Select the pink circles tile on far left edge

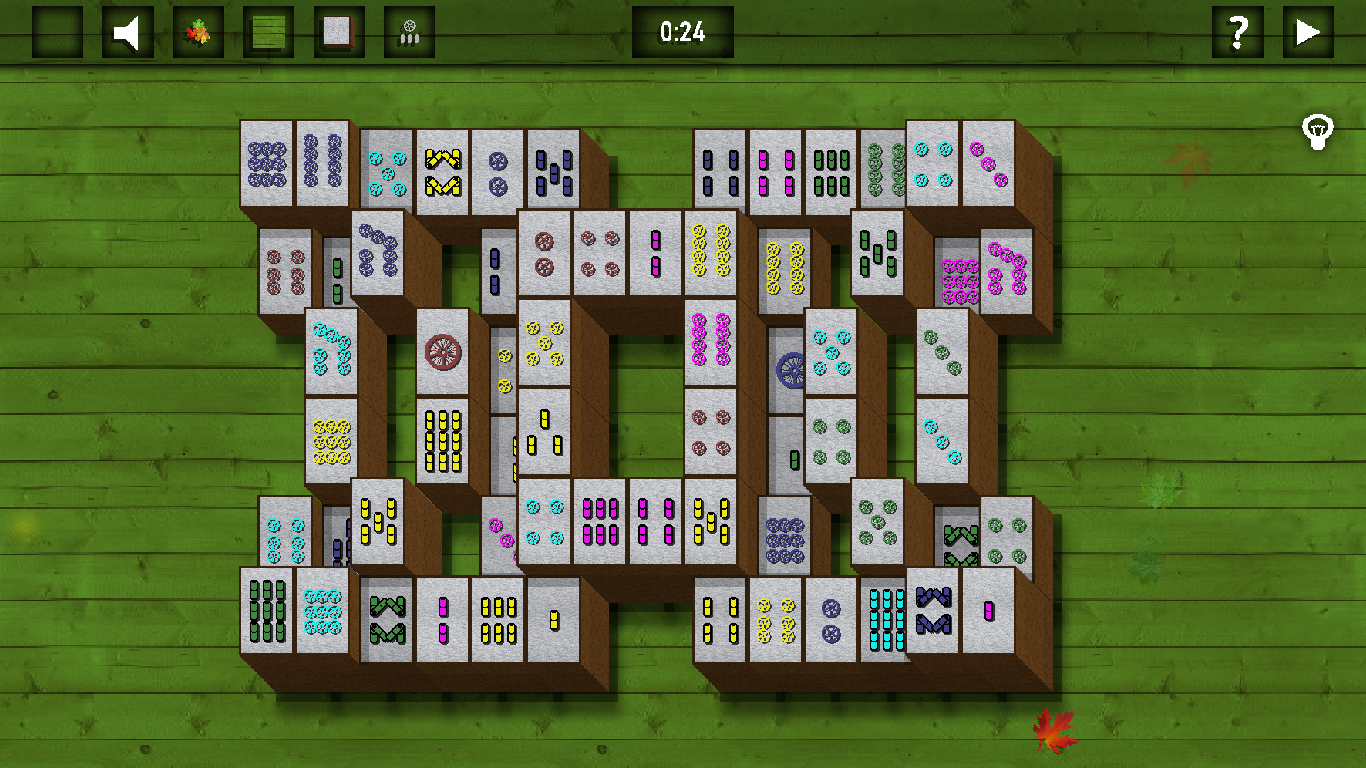285,270
